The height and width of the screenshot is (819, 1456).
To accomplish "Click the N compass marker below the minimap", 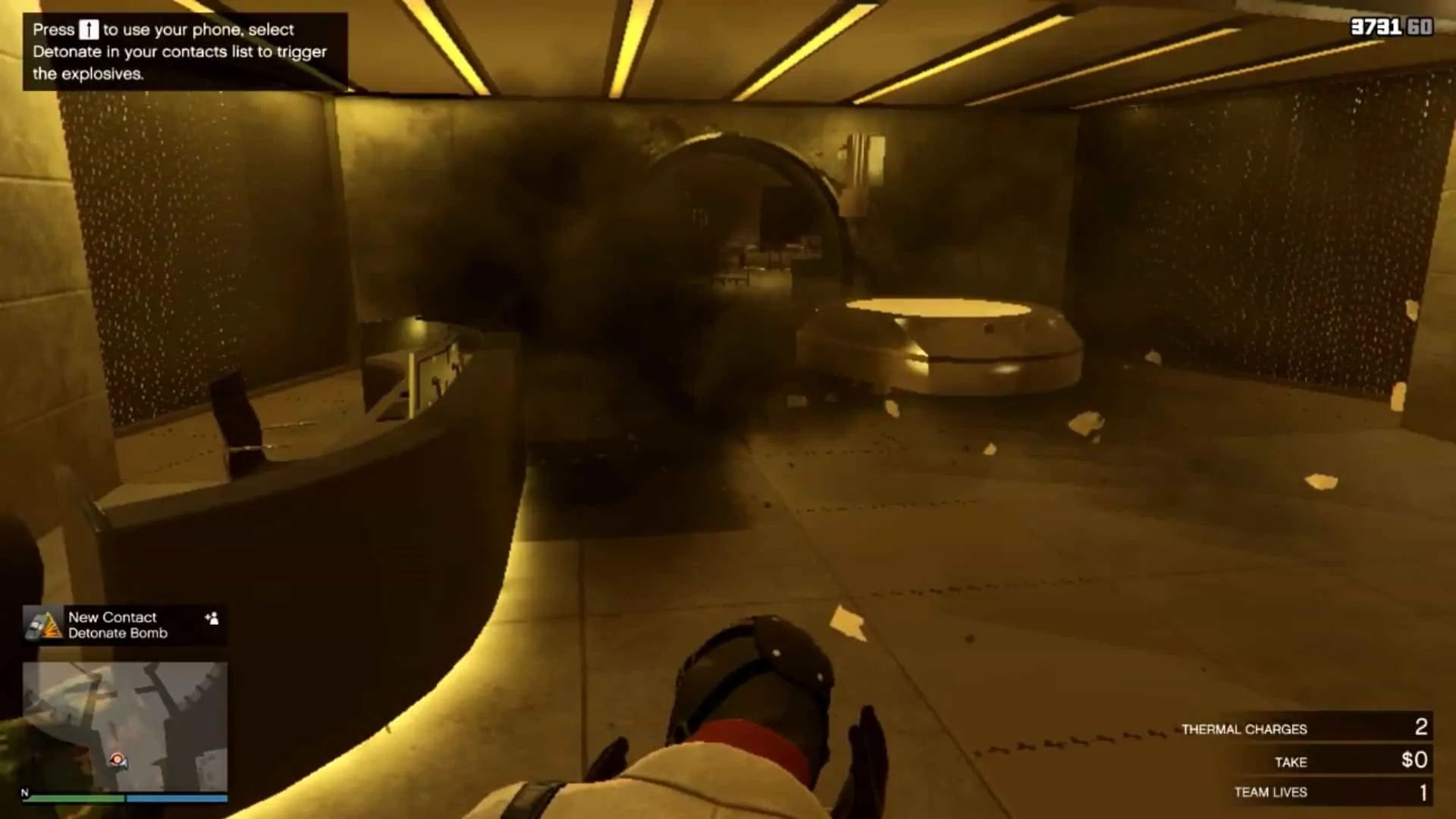I will pyautogui.click(x=24, y=793).
